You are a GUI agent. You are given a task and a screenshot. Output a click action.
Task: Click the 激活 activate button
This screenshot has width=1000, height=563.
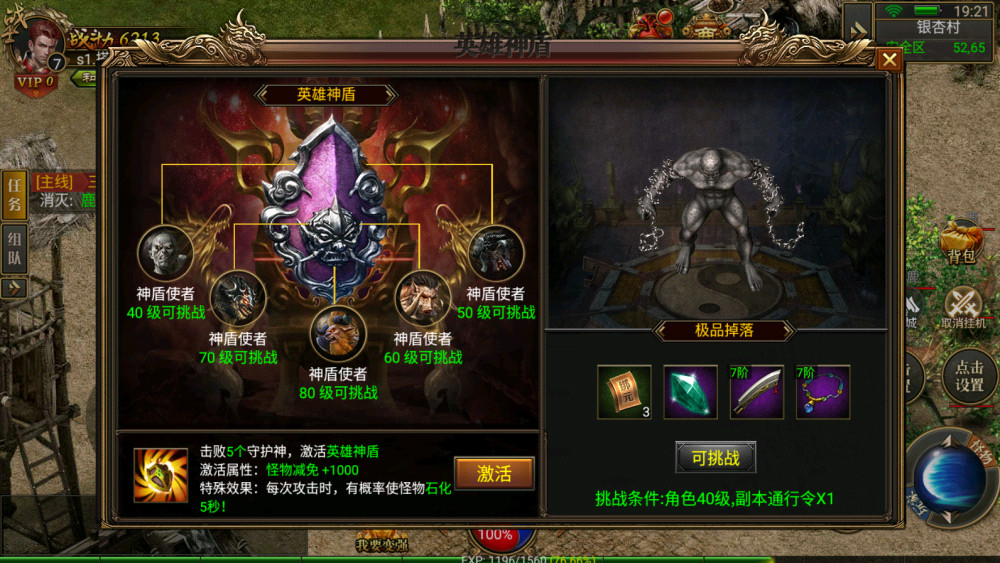[x=494, y=473]
